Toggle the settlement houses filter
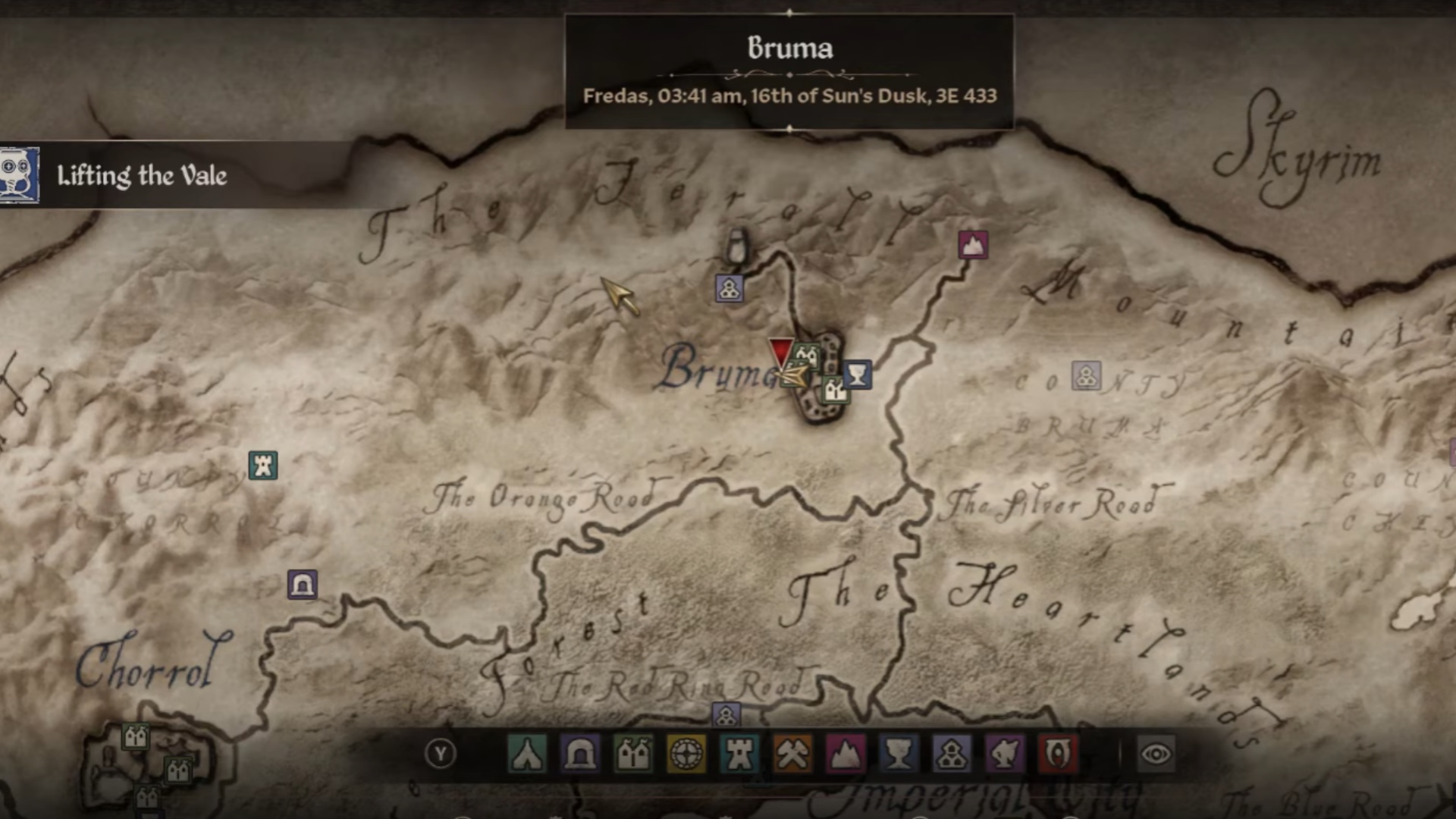The height and width of the screenshot is (819, 1456). tap(633, 754)
